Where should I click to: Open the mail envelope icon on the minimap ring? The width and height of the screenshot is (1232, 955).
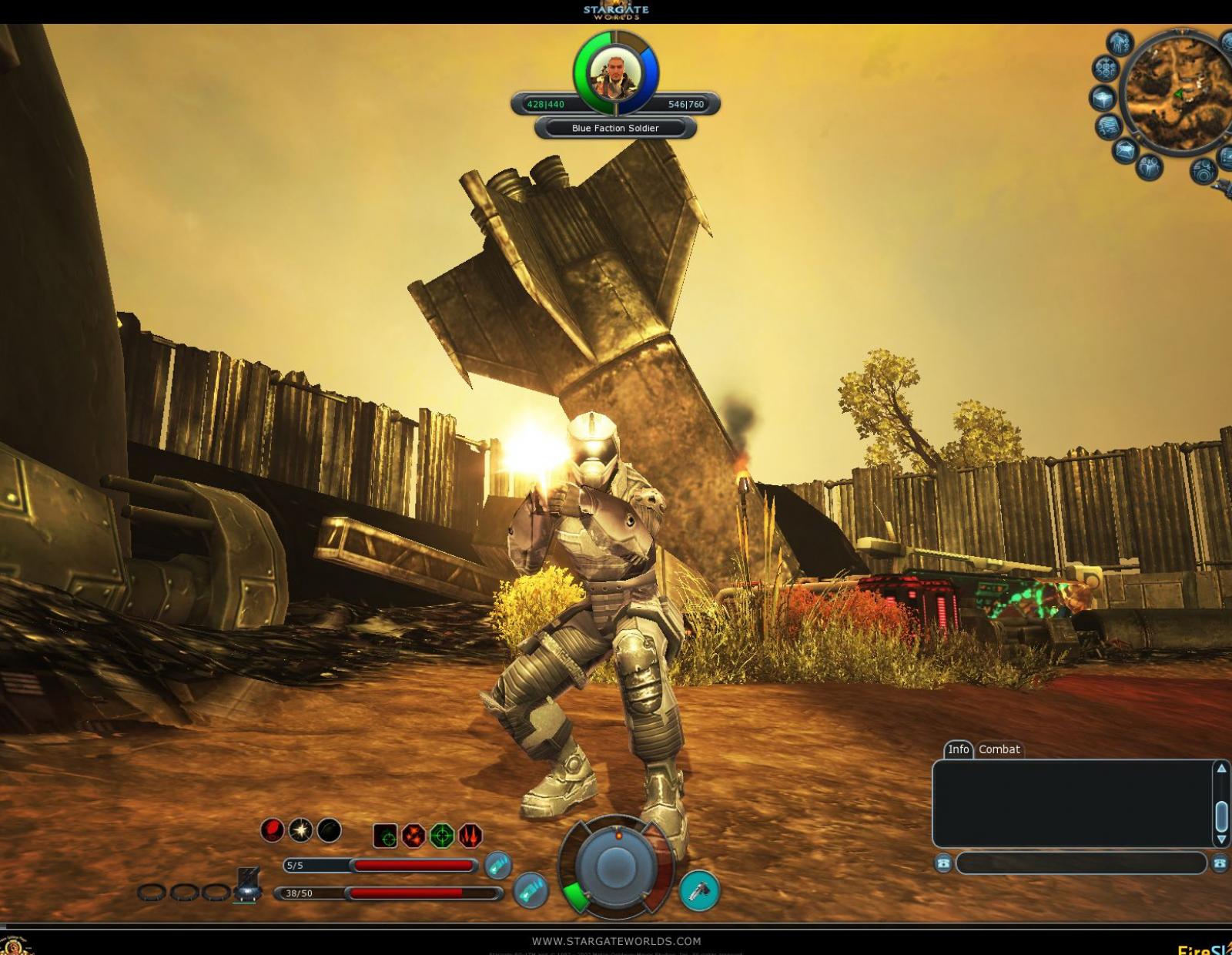coord(1125,149)
